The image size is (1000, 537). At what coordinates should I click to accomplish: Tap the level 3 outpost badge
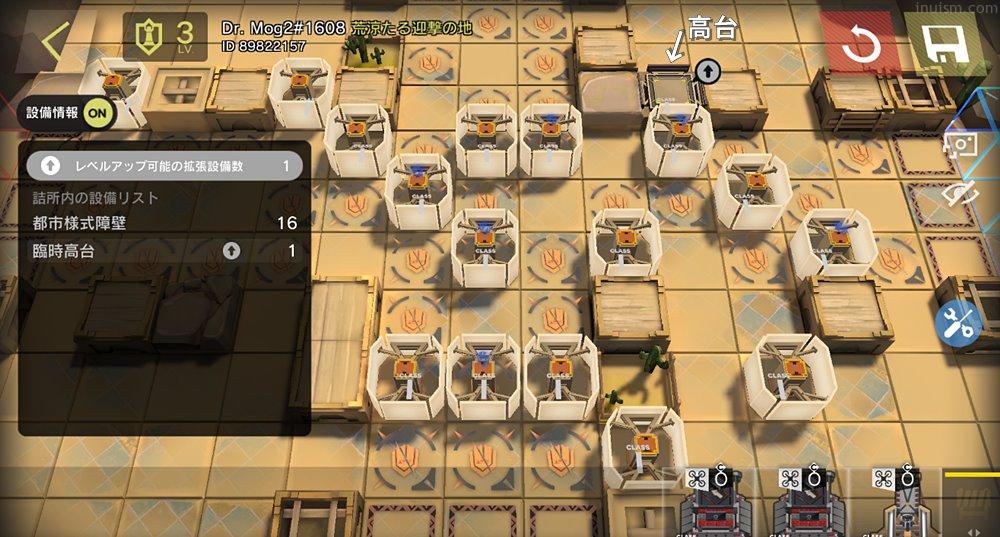click(165, 36)
